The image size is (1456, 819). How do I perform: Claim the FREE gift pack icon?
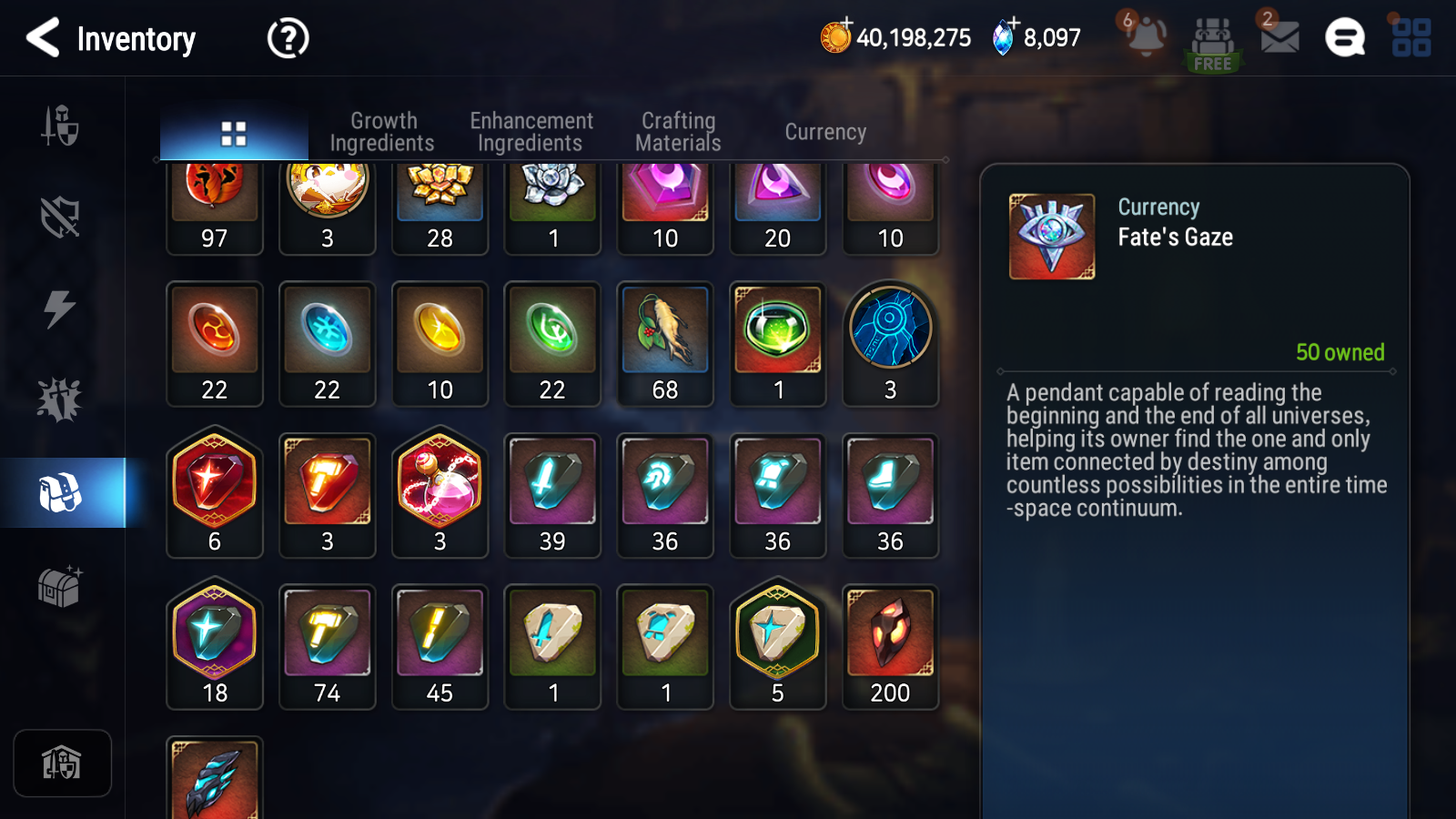[x=1212, y=43]
